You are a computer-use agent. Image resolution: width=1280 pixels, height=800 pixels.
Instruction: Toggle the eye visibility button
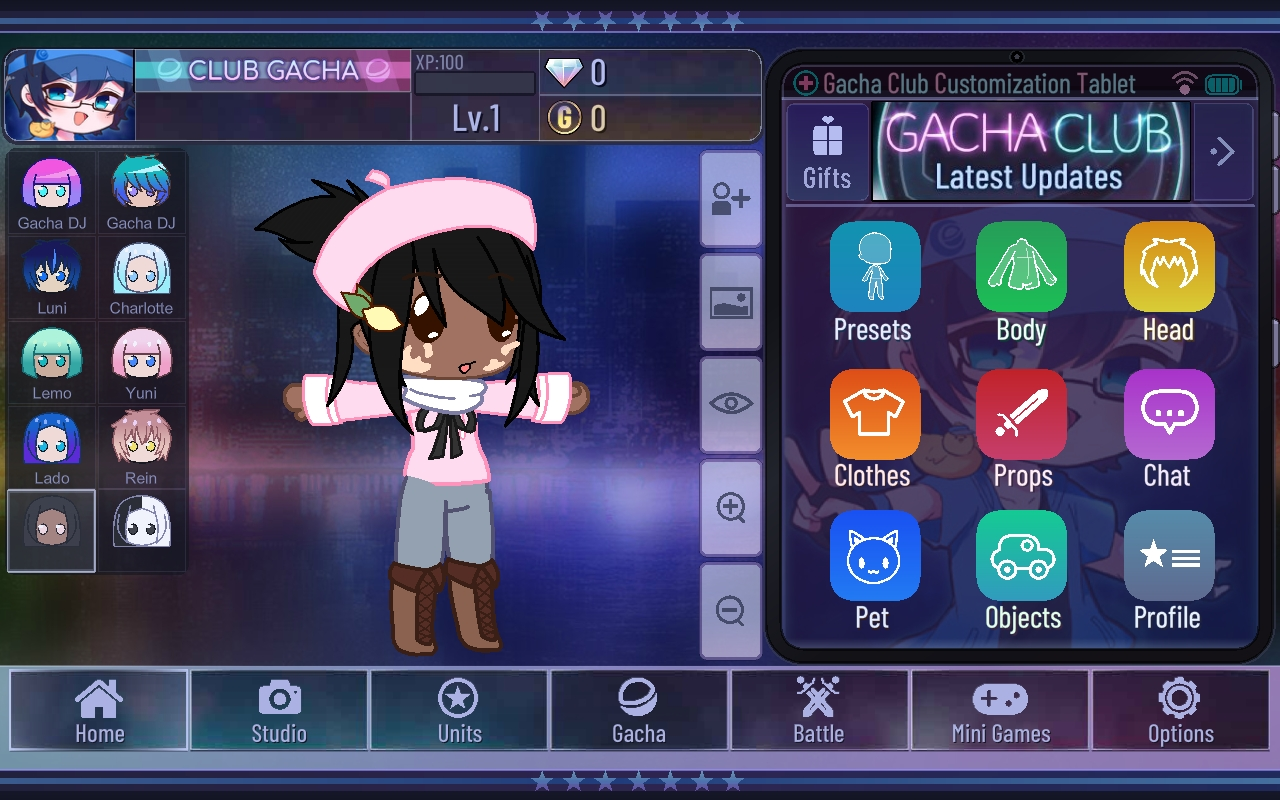click(x=731, y=404)
